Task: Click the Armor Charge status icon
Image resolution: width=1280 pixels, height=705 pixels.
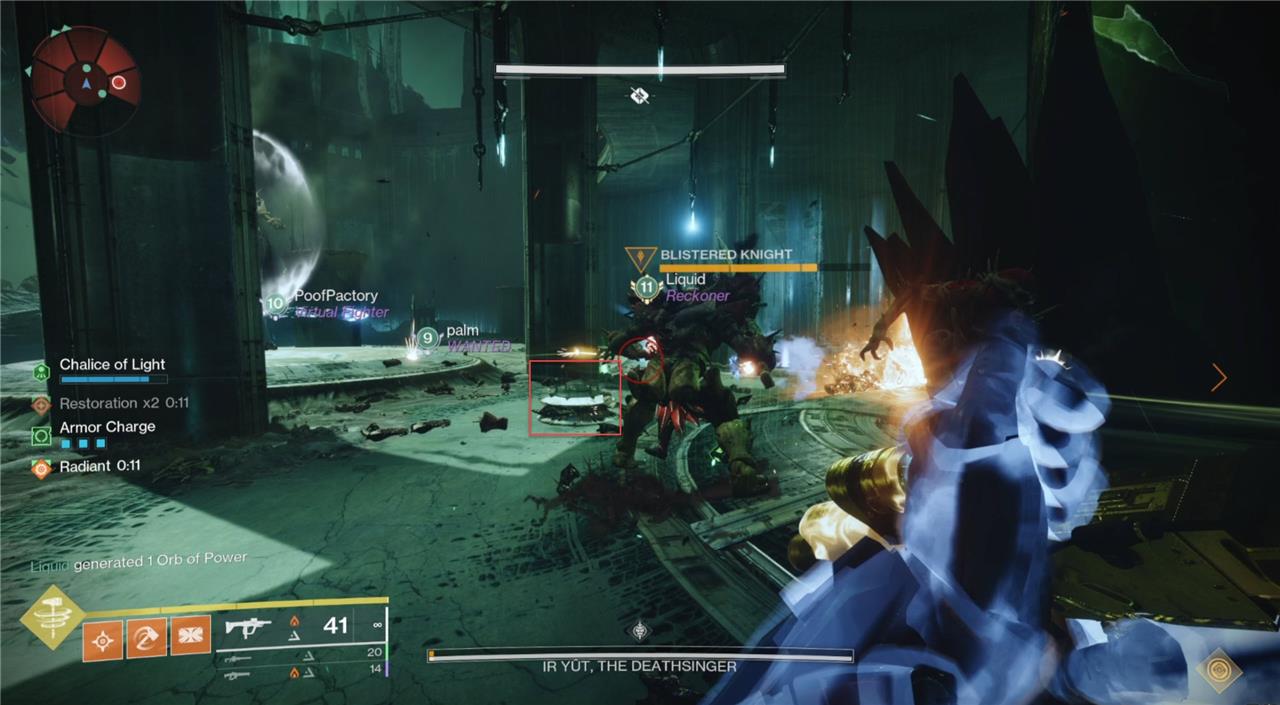Action: [41, 435]
